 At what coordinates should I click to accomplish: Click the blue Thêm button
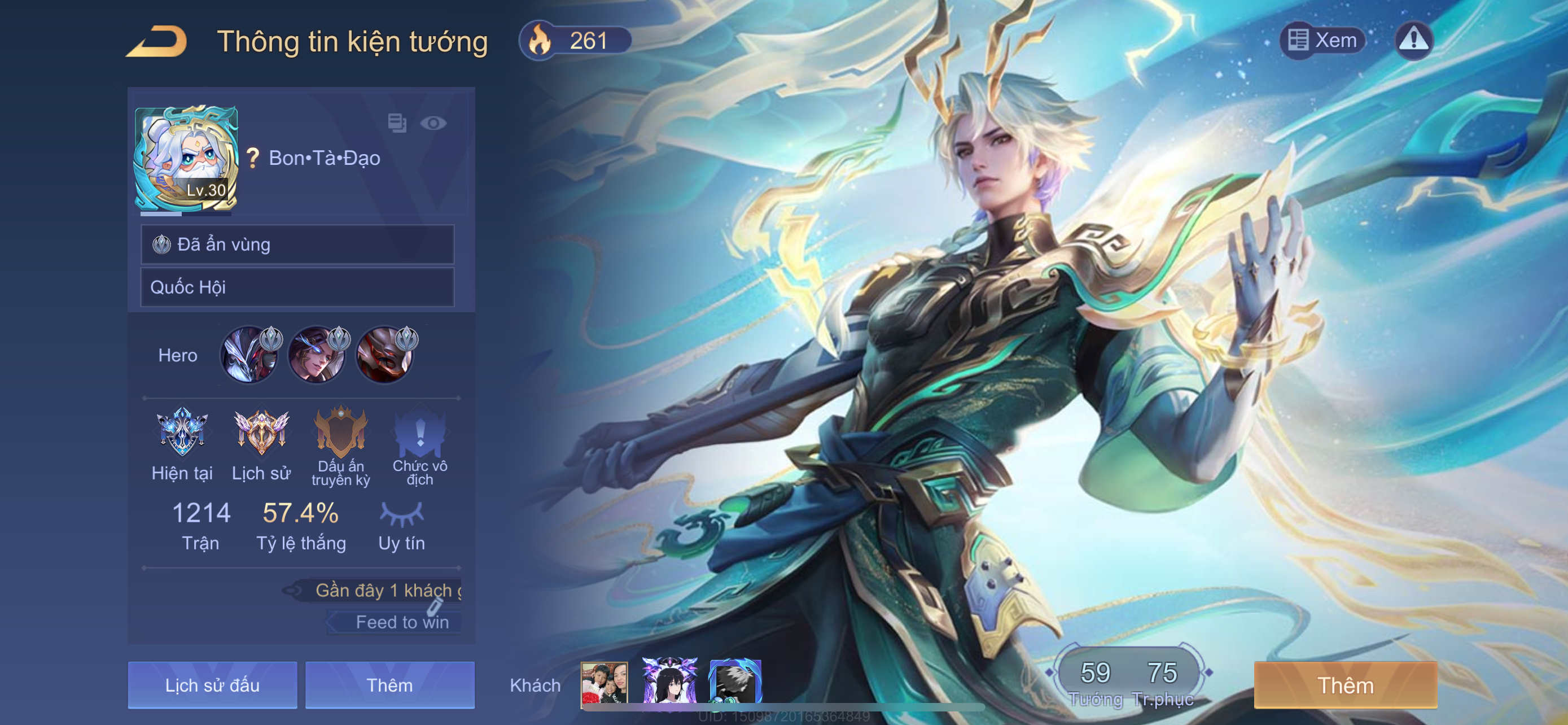pyautogui.click(x=389, y=685)
